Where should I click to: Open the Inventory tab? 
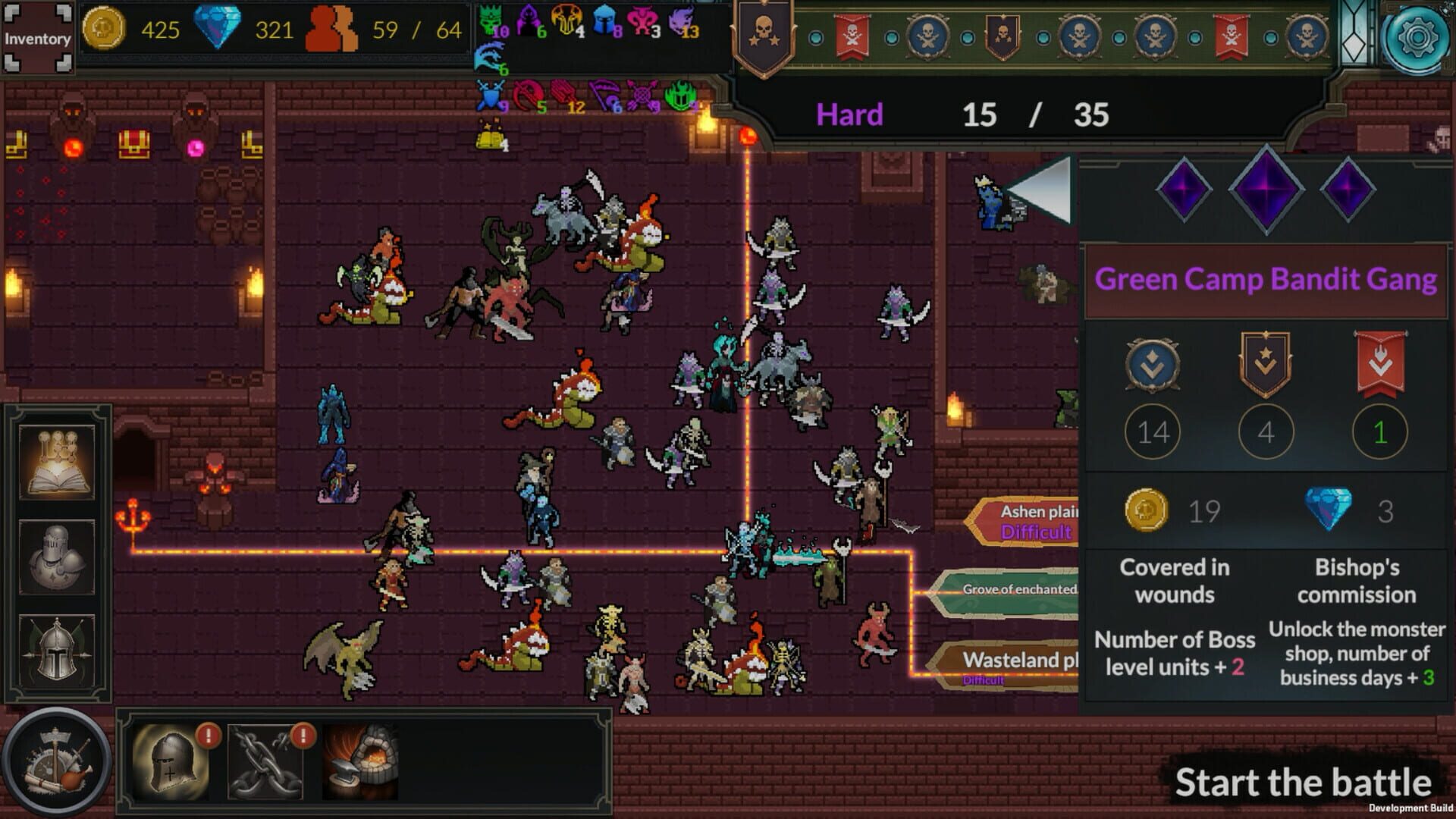coord(38,36)
